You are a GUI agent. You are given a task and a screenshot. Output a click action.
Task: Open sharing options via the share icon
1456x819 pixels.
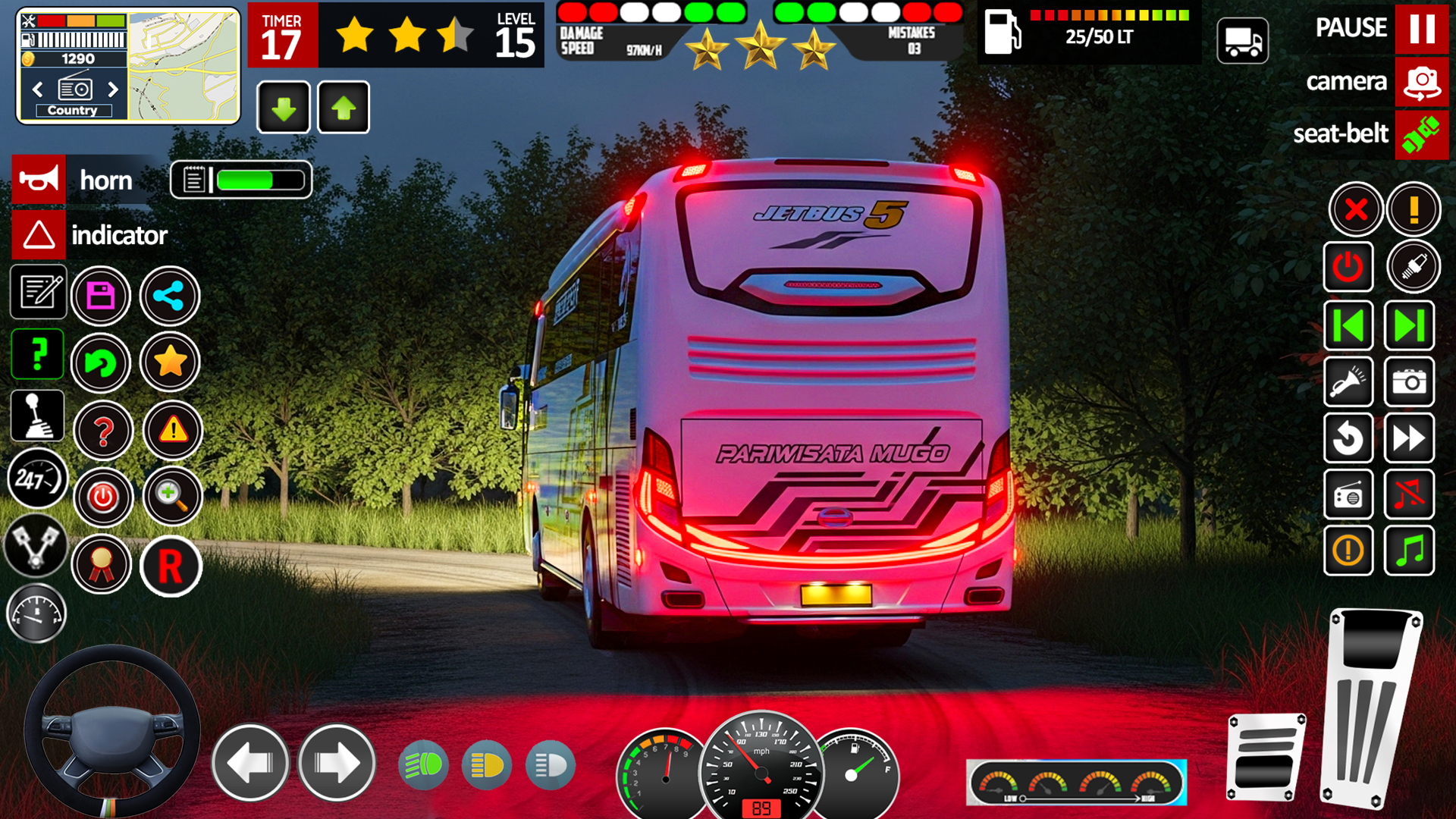point(170,296)
